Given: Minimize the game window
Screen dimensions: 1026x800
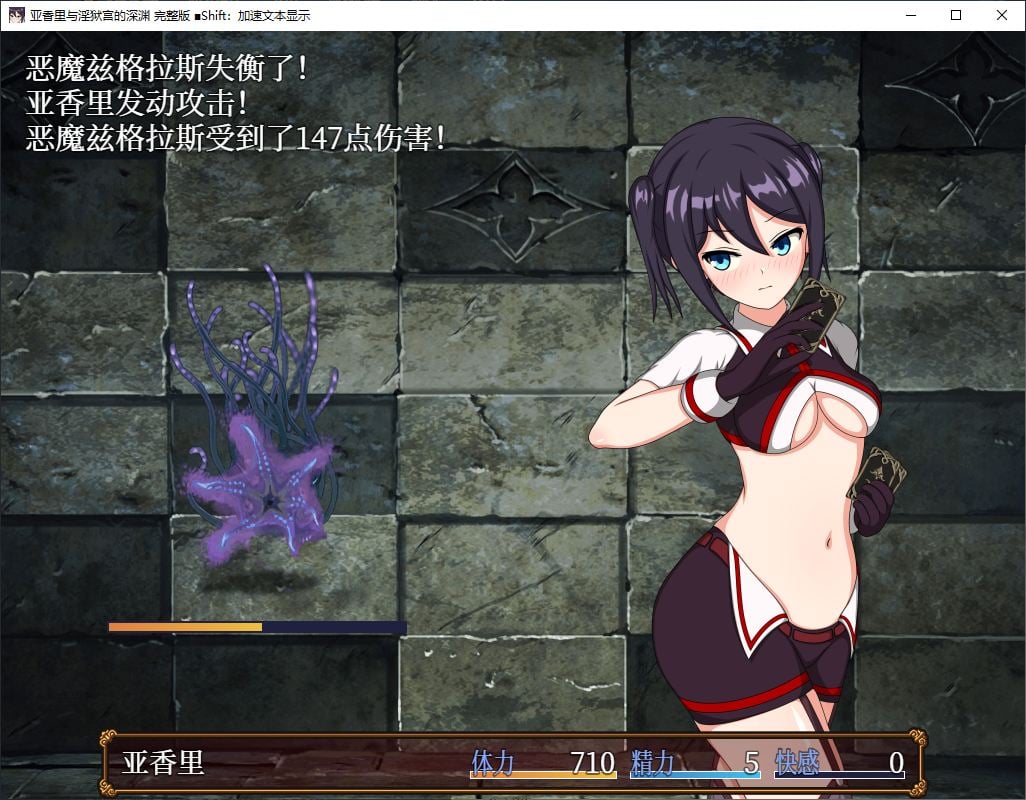Looking at the screenshot, I should [910, 15].
